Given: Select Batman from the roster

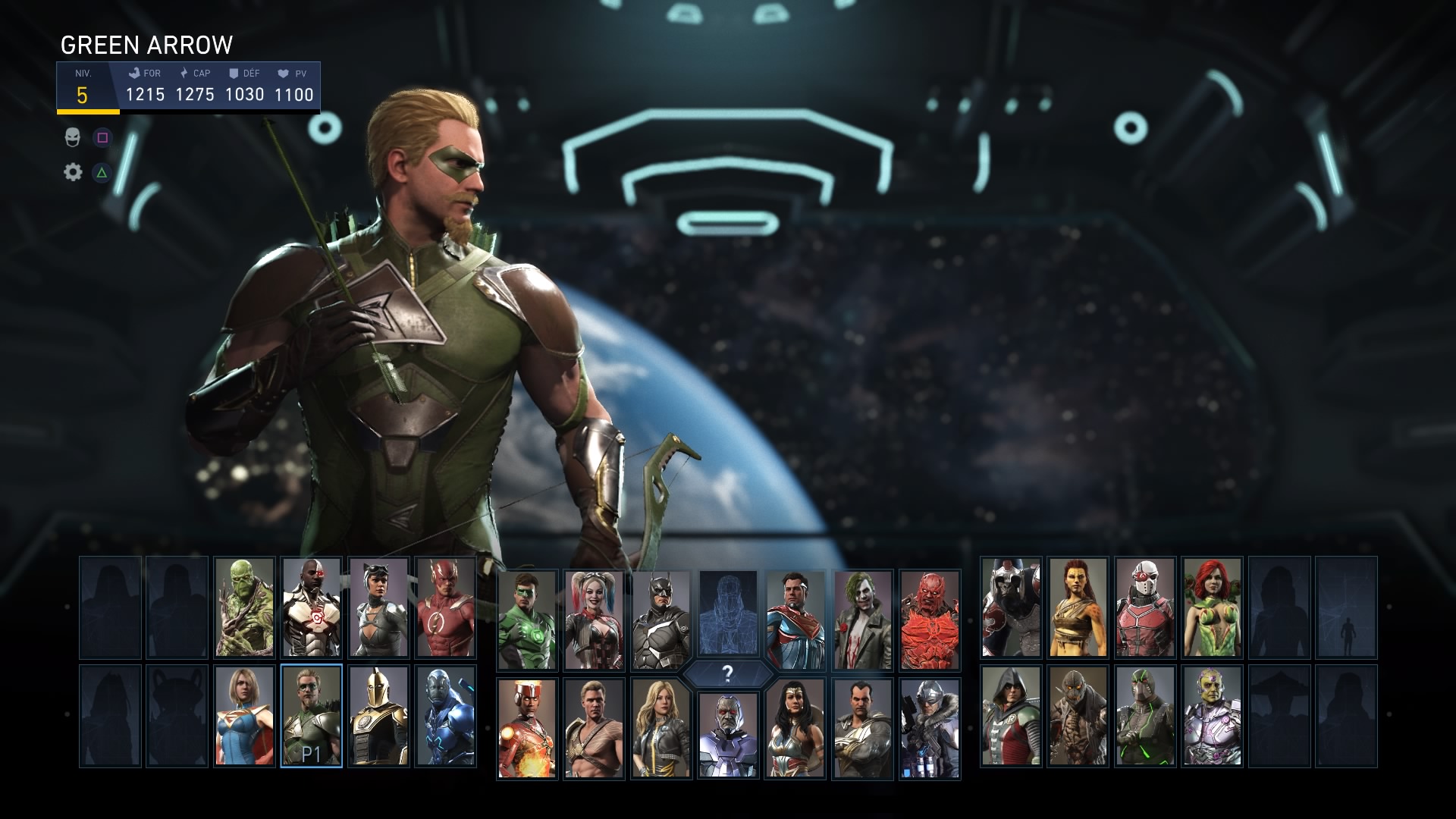Looking at the screenshot, I should [x=661, y=620].
